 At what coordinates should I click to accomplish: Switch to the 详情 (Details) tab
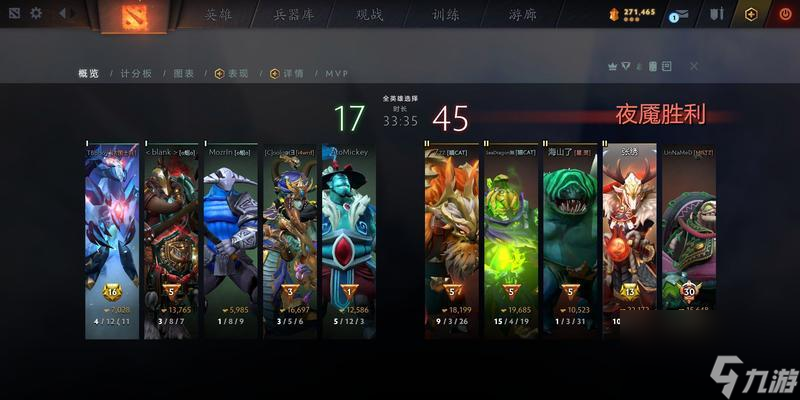[x=286, y=73]
